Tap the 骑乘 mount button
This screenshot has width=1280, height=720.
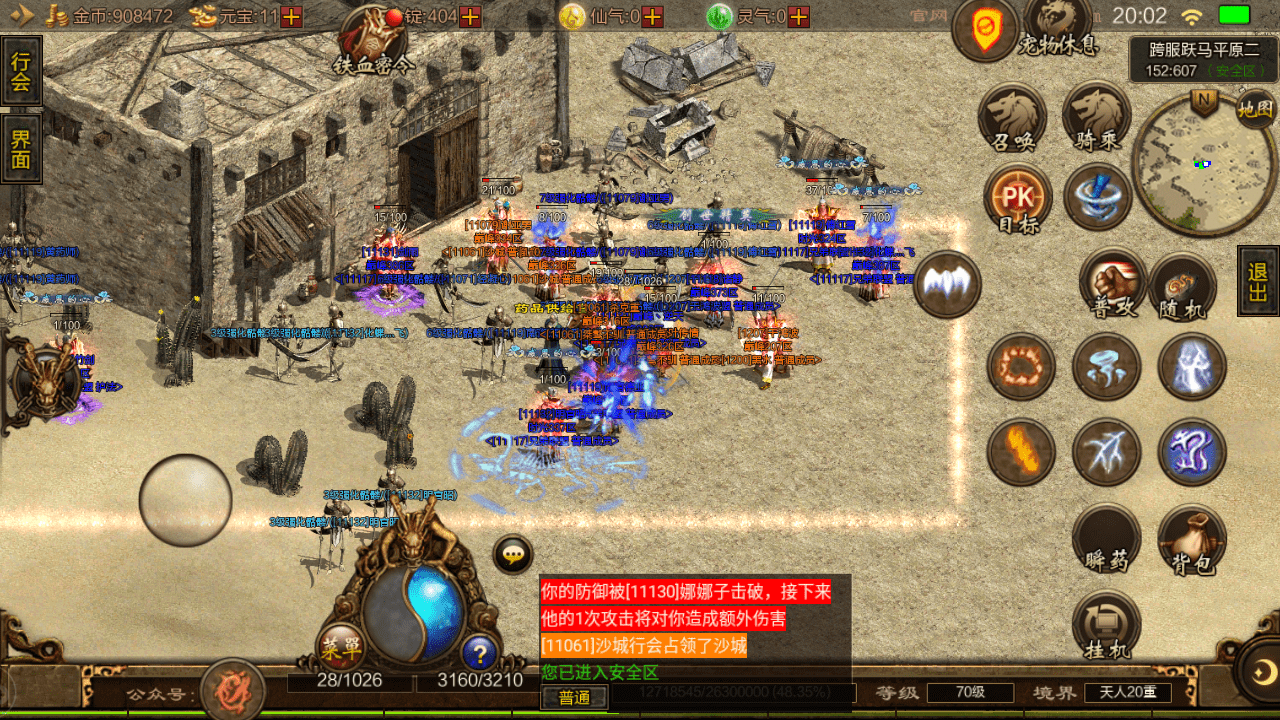1096,116
